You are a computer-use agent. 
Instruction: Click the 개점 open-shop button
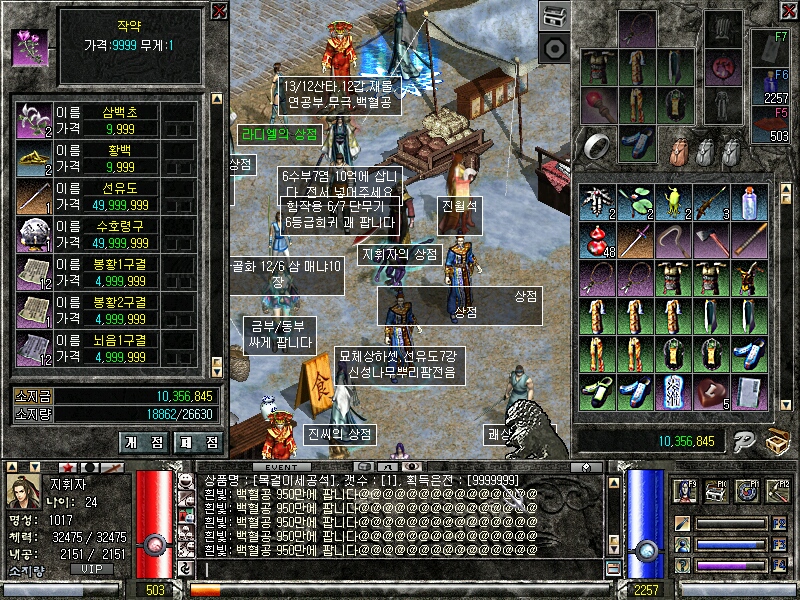145,441
